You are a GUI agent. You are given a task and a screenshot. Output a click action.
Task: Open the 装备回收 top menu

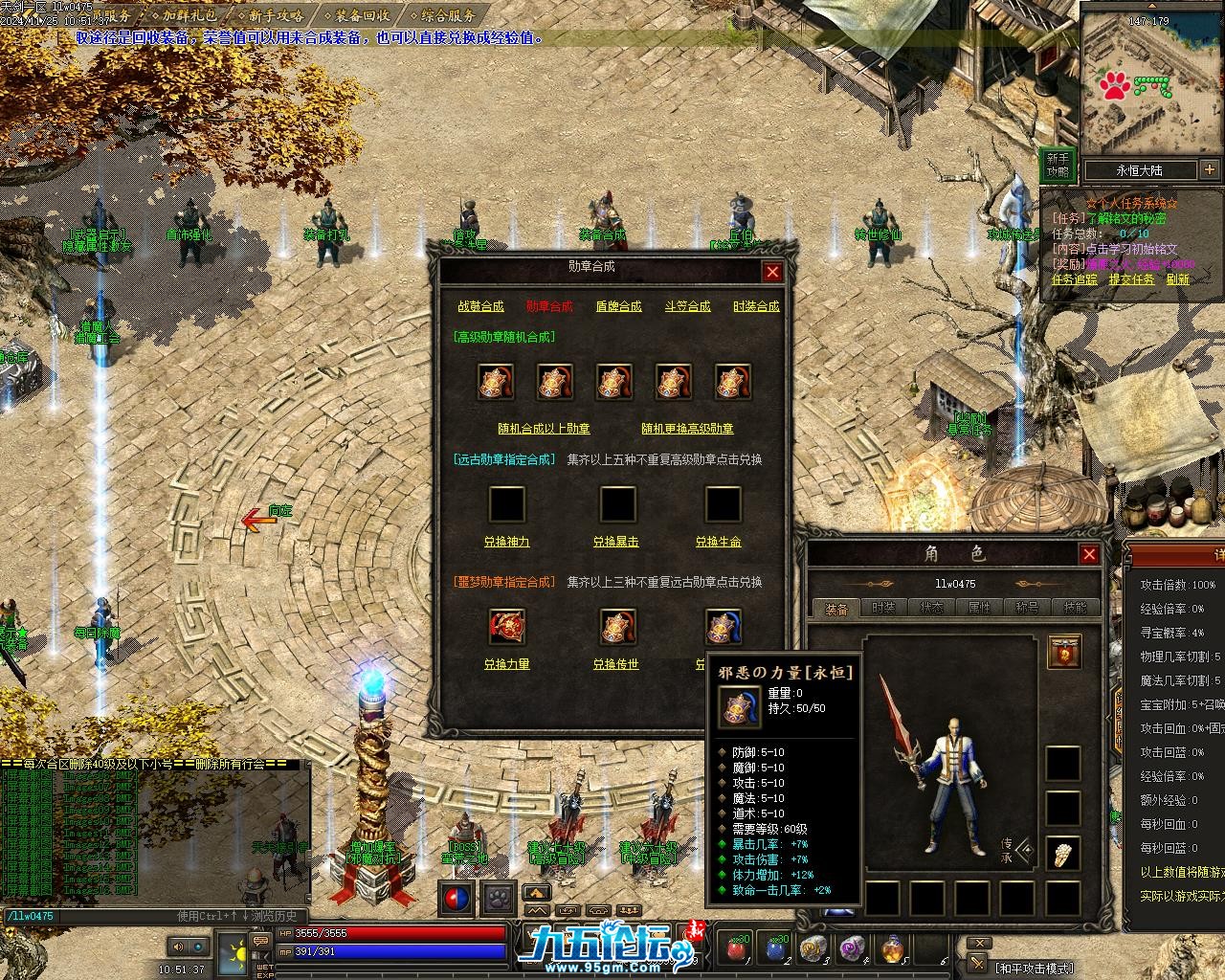[362, 15]
